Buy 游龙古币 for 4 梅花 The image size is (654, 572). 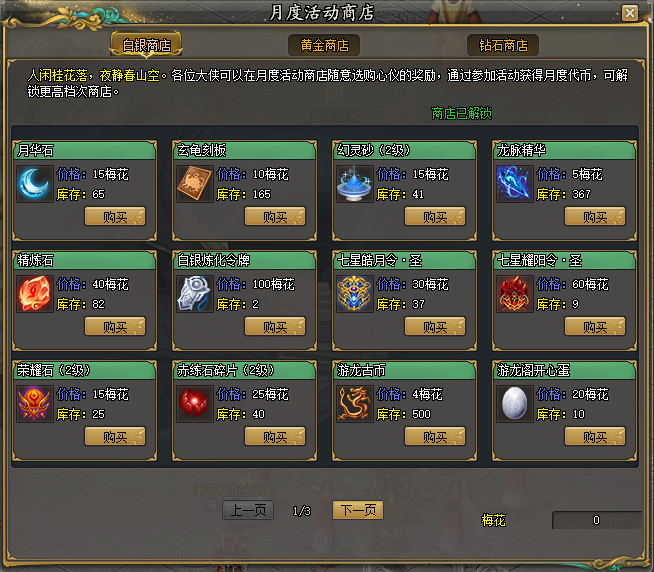coord(435,436)
